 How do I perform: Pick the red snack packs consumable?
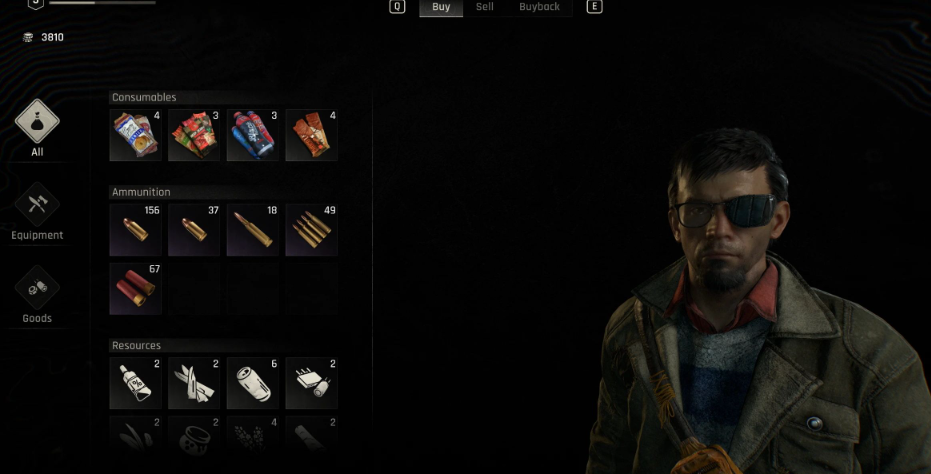pos(193,135)
